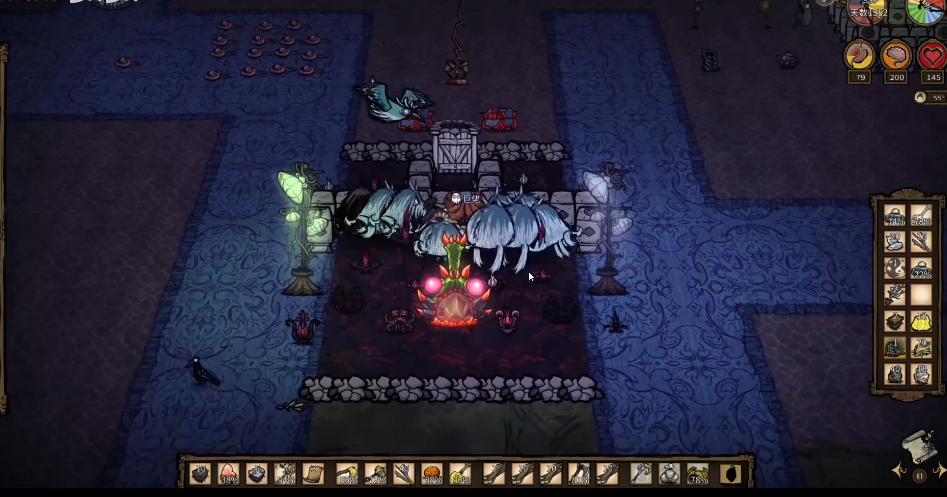Select the yellow lump in the backpack
This screenshot has height=497, width=947.
pyautogui.click(x=921, y=321)
